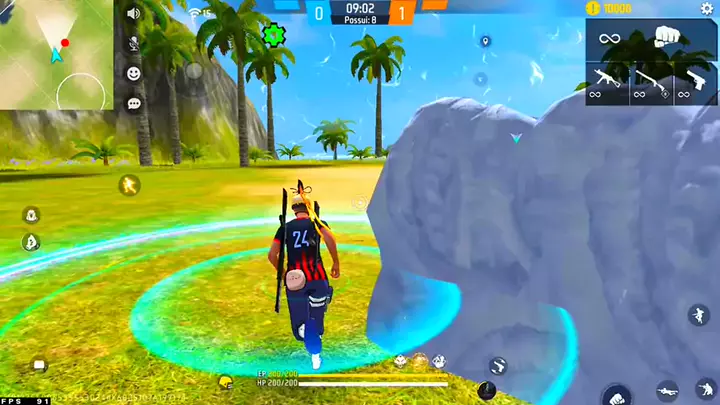Switch to the shotgun weapon slot
Screen dimensions: 720x405
(651, 80)
